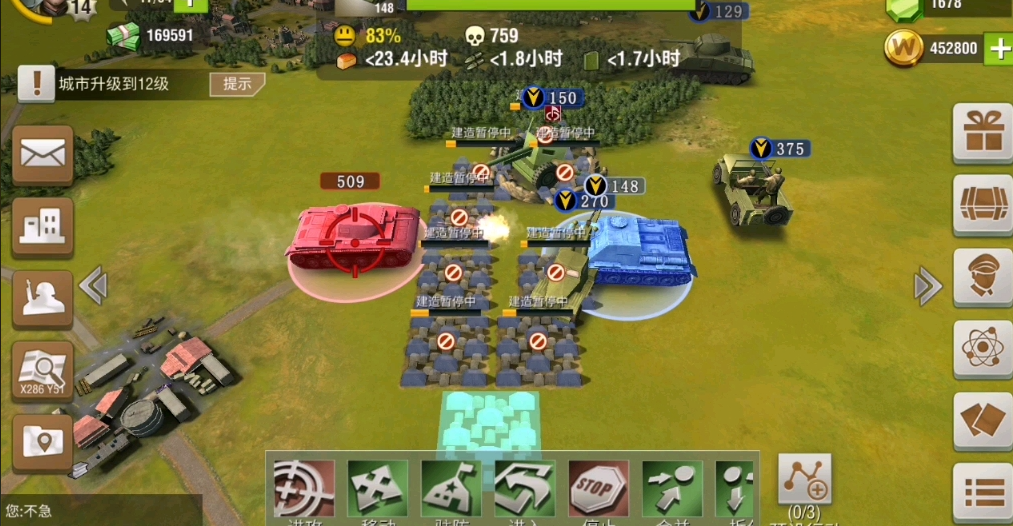
Task: Open the map bookmarks folder button
Action: click(x=42, y=441)
